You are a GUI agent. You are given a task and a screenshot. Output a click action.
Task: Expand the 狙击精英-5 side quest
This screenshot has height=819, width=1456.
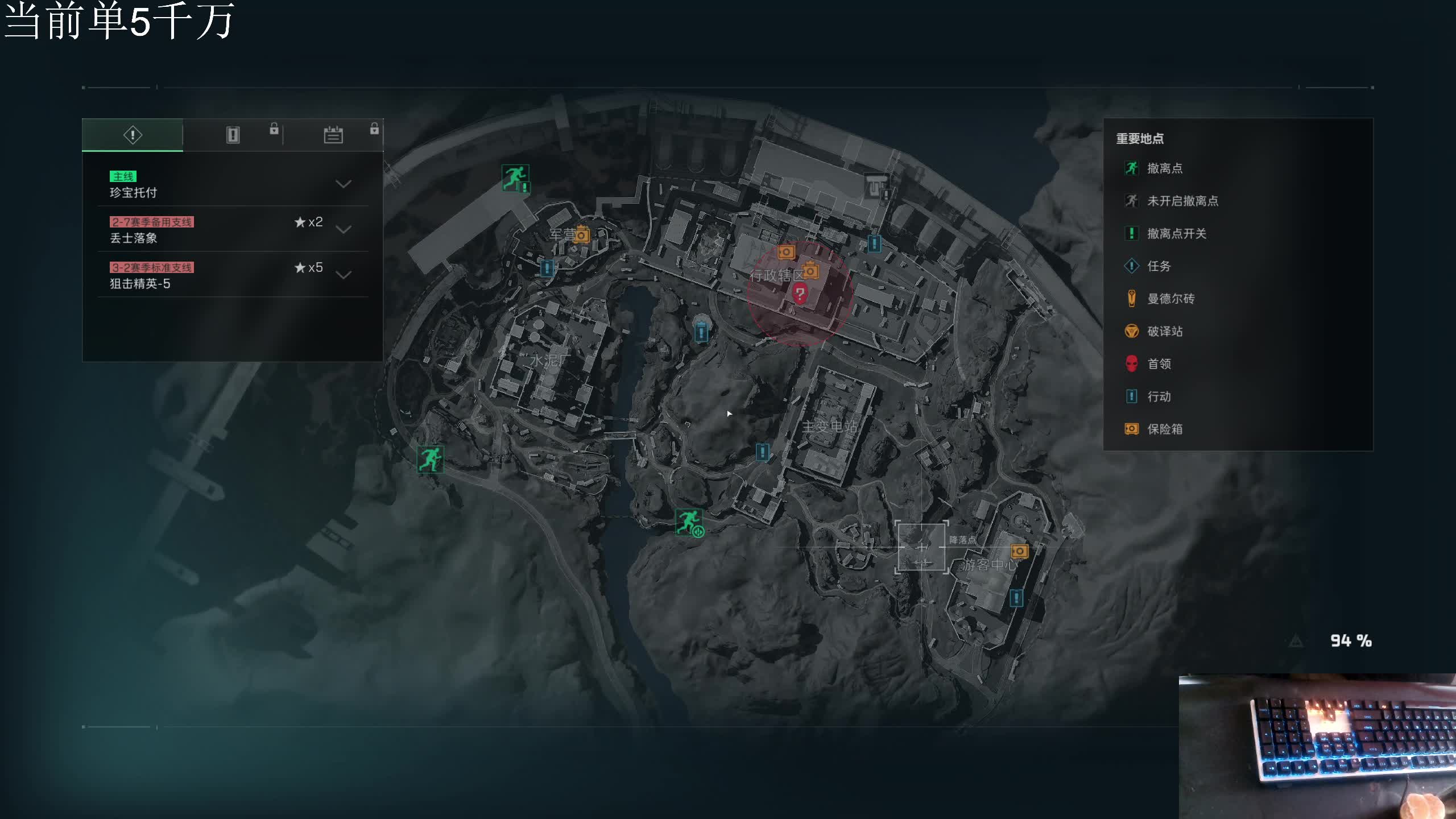[343, 275]
